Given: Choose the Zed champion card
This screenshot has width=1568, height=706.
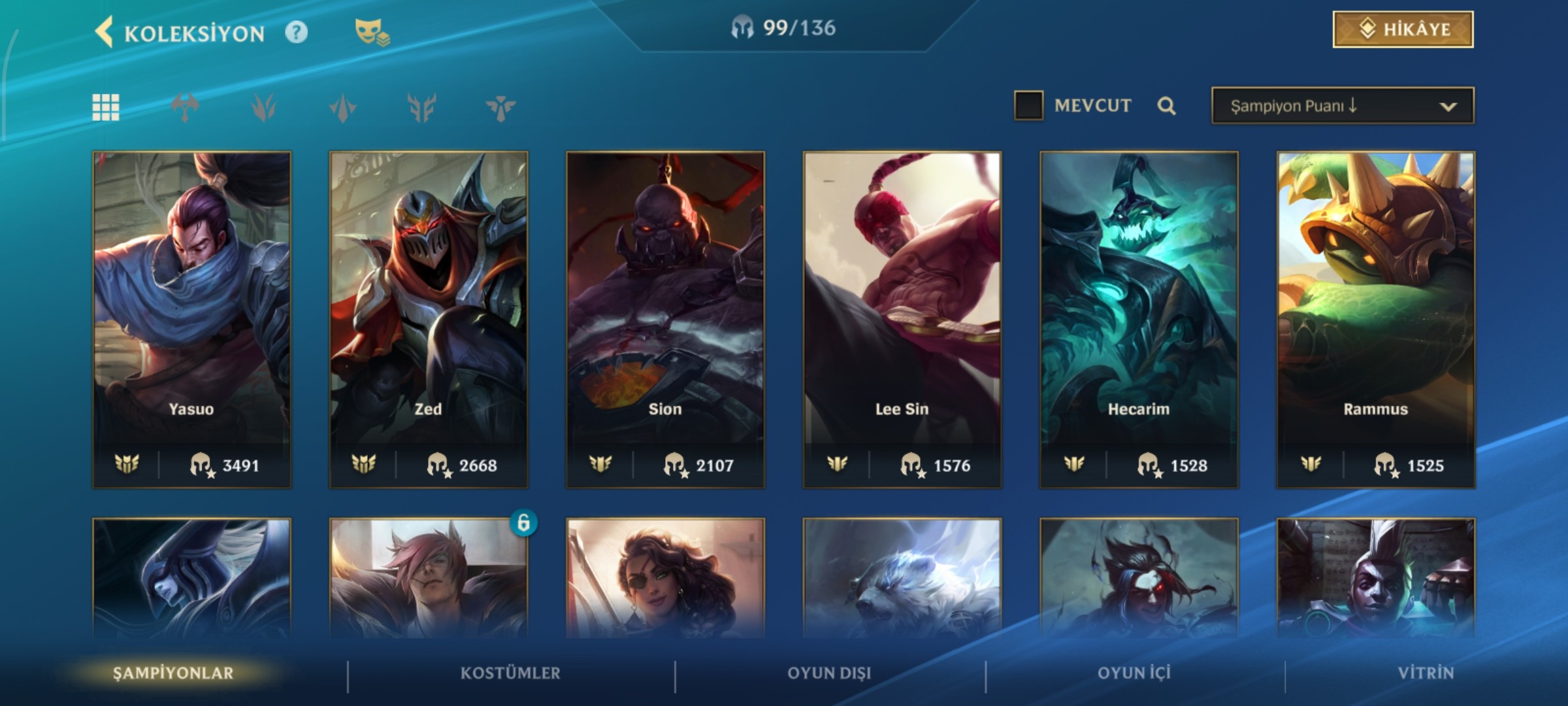Looking at the screenshot, I should point(429,320).
